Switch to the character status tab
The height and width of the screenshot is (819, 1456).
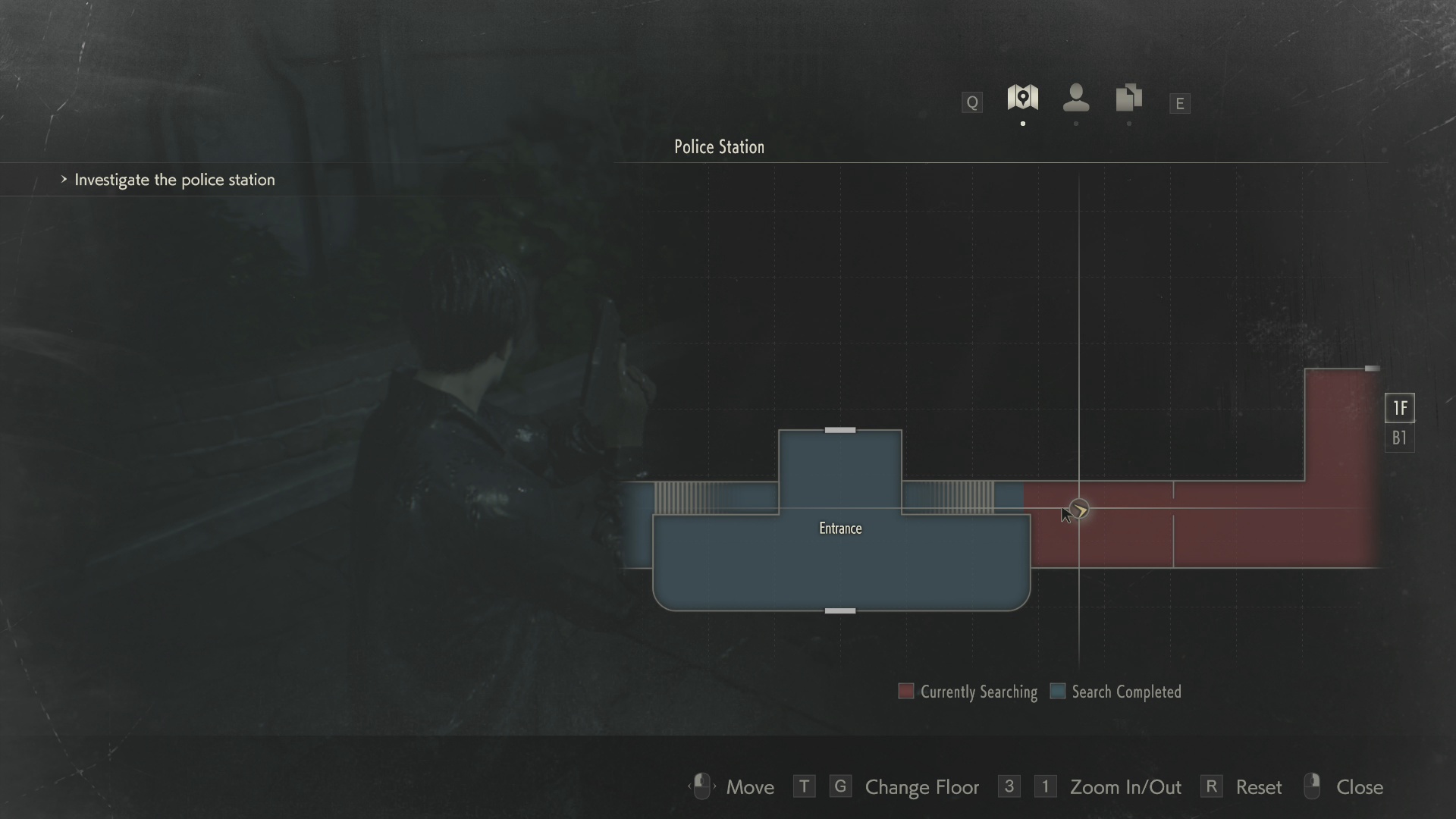1076,98
